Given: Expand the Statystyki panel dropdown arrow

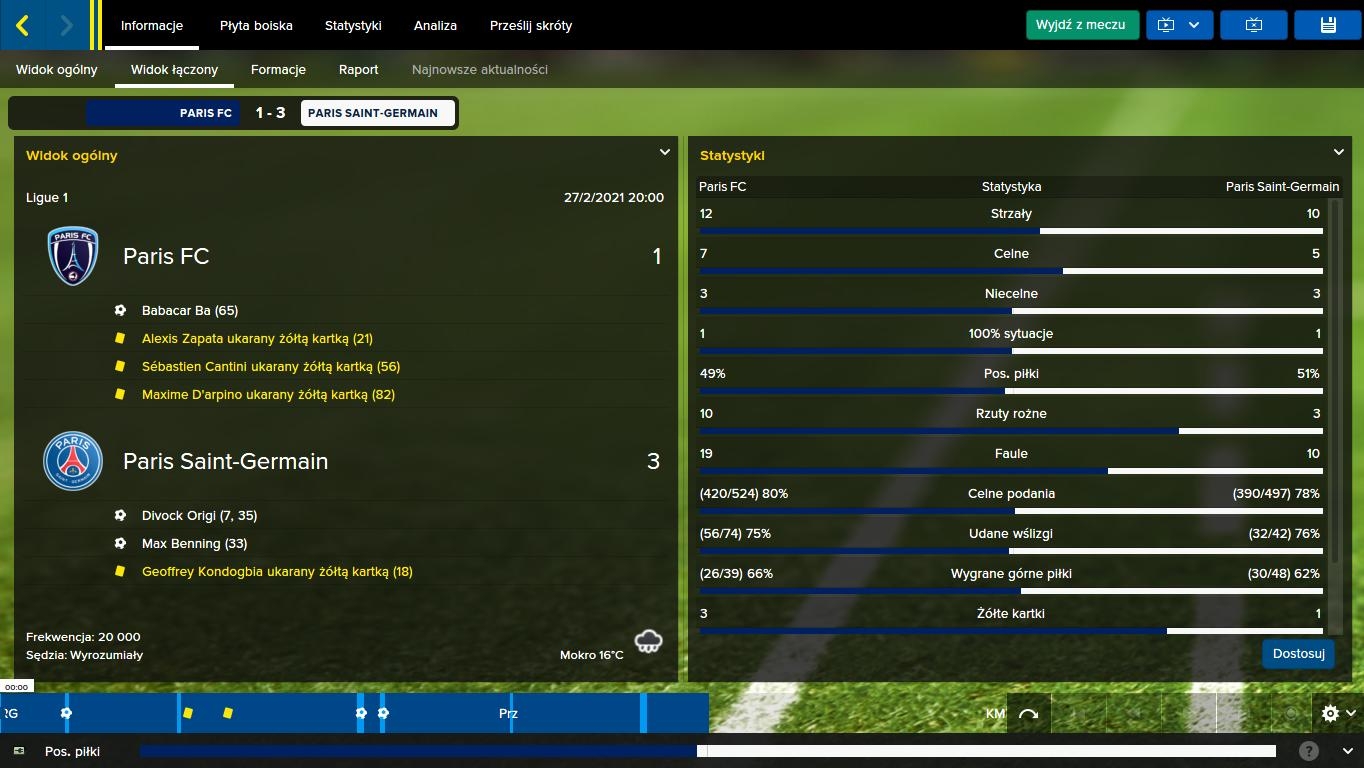Looking at the screenshot, I should (x=1338, y=153).
